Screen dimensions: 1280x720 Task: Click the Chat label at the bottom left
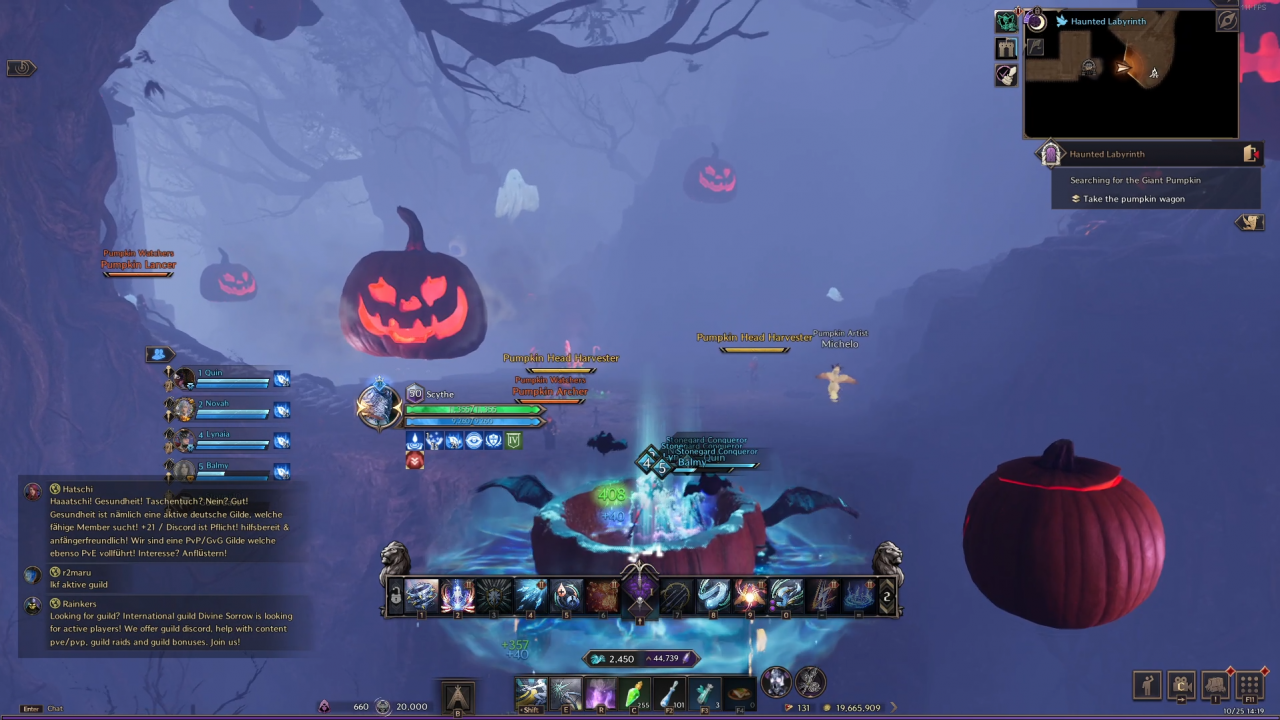pyautogui.click(x=55, y=708)
